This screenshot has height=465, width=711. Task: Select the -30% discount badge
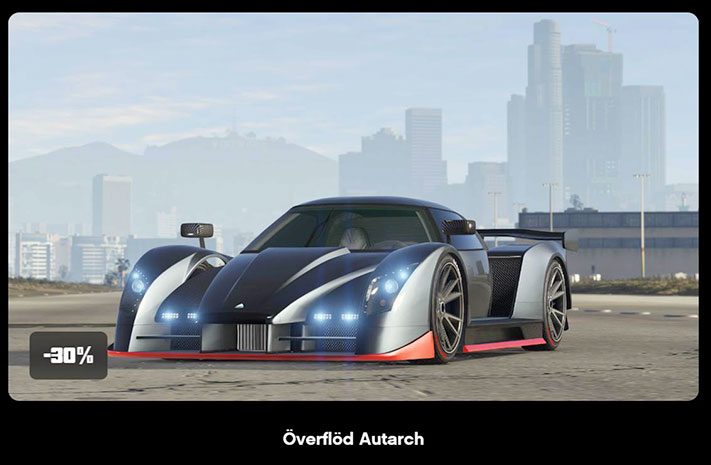click(x=68, y=355)
